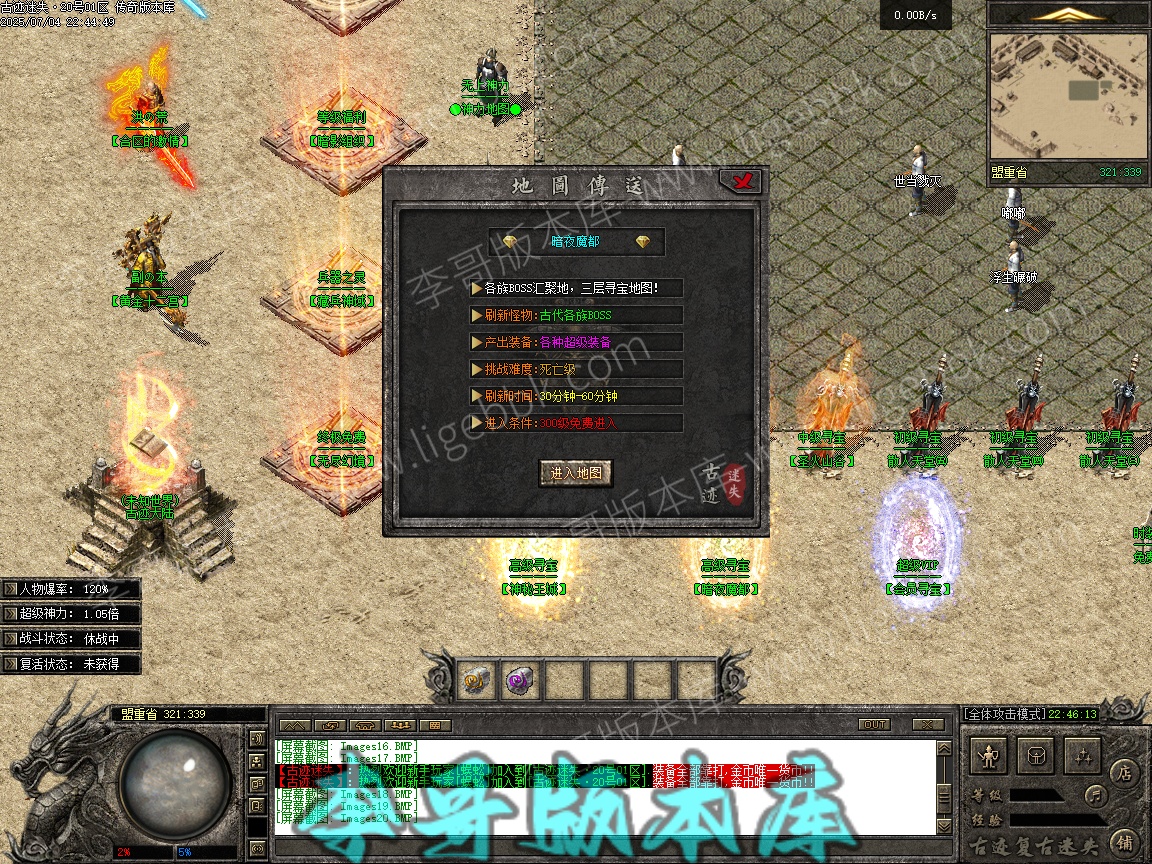1152x864 pixels.
Task: Open the character figure panel button
Action: (x=989, y=756)
